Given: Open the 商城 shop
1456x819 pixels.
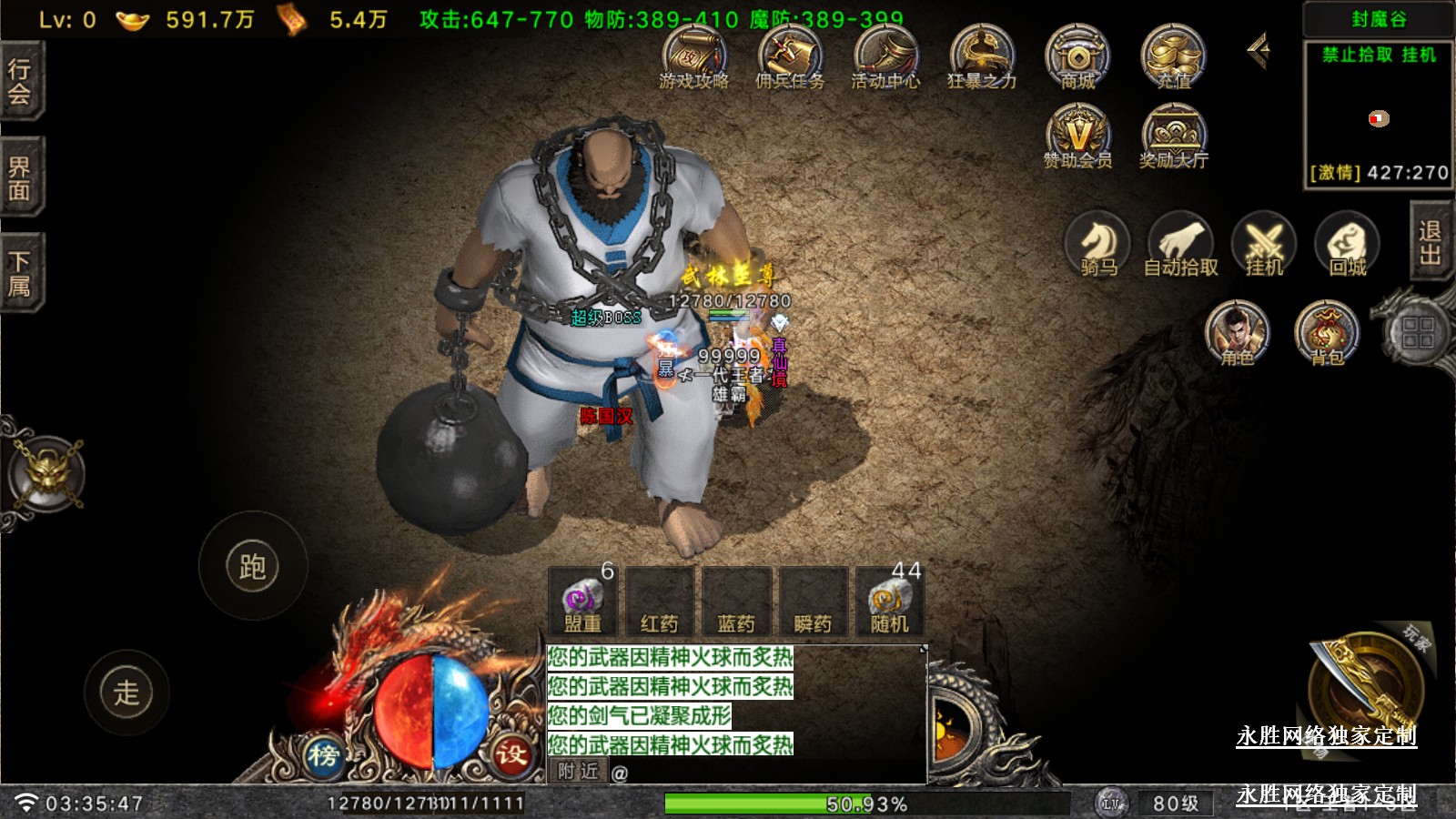Looking at the screenshot, I should click(1077, 56).
